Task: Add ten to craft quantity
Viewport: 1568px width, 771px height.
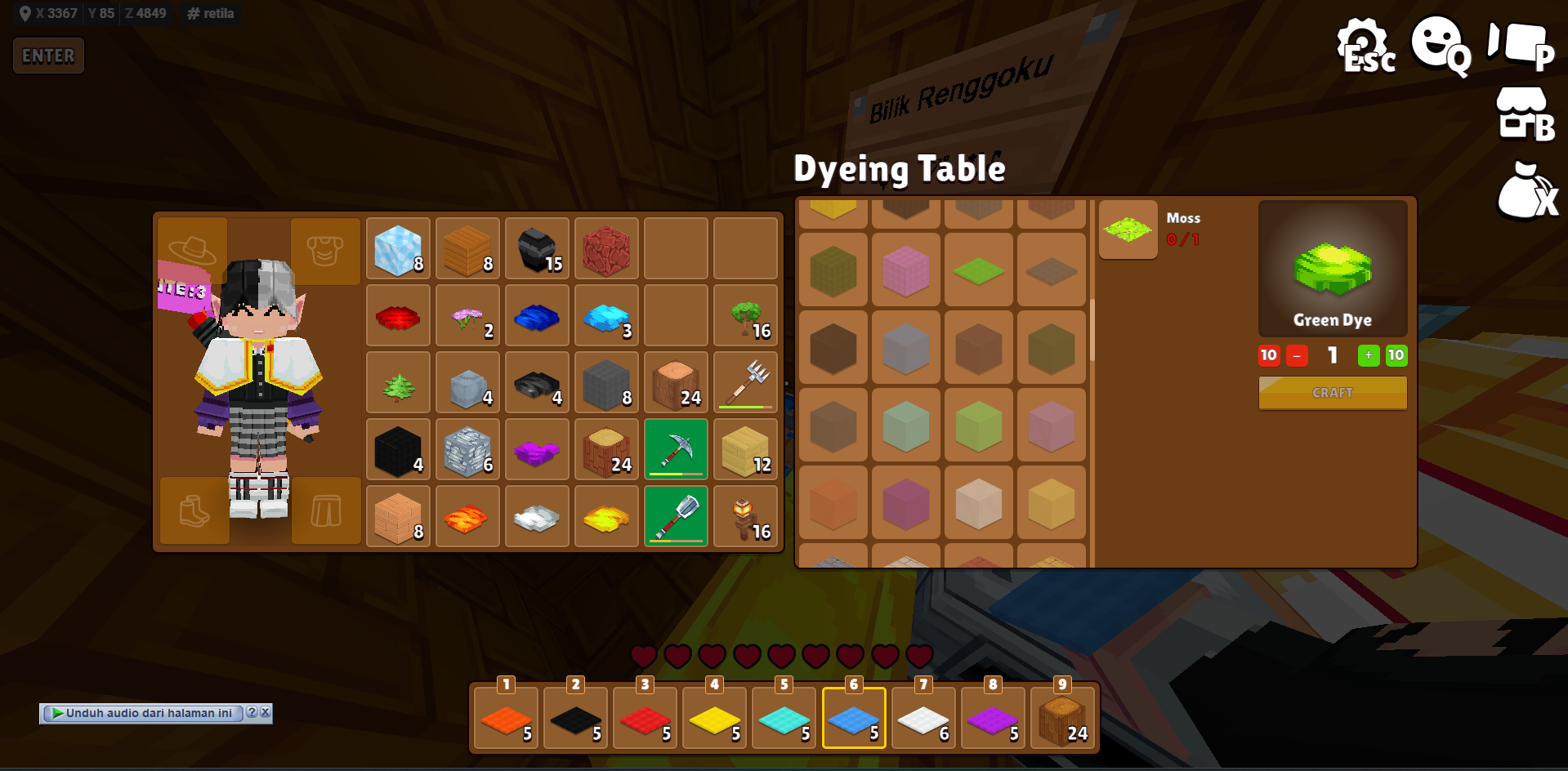Action: 1396,355
